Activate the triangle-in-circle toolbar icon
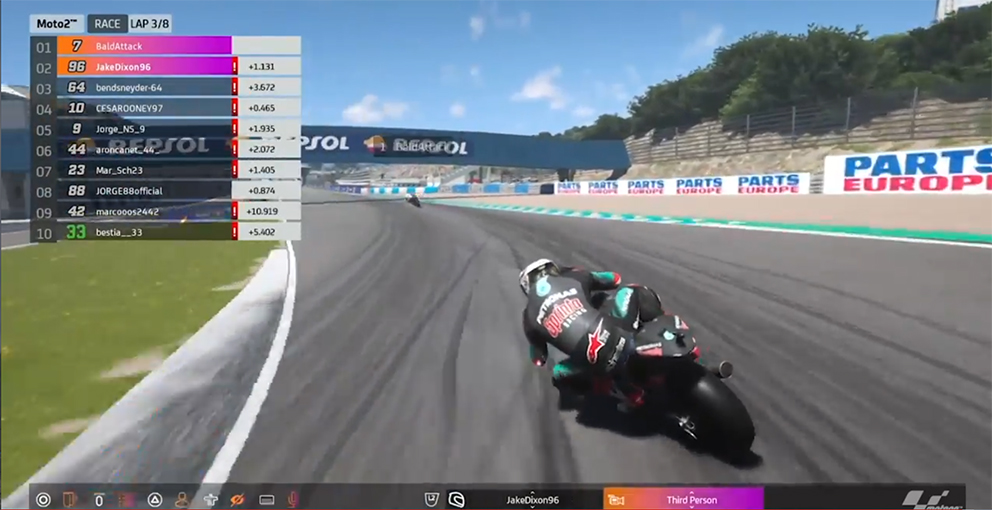 point(155,499)
